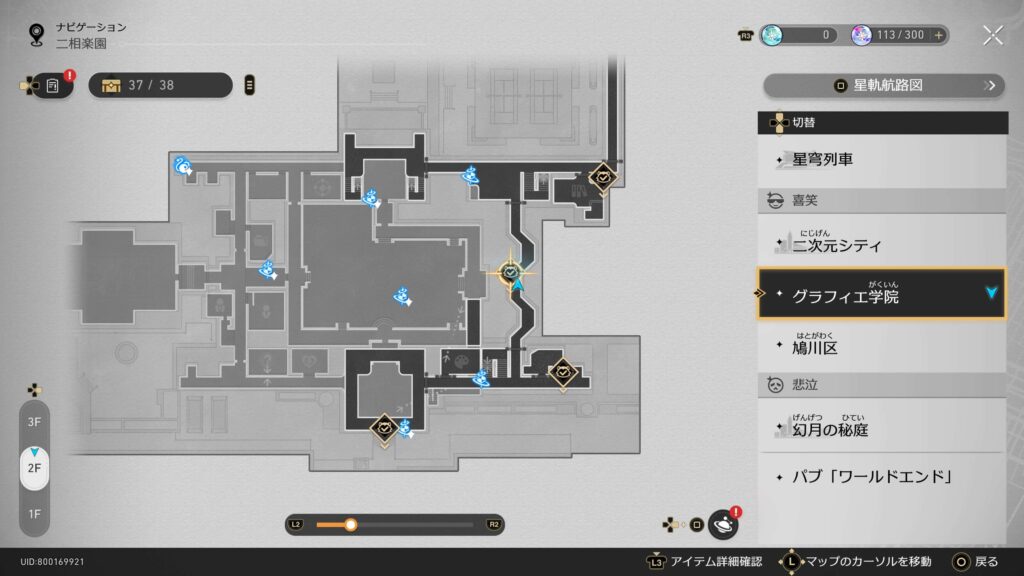Open the treasure chest counter 37 / 38

160,85
